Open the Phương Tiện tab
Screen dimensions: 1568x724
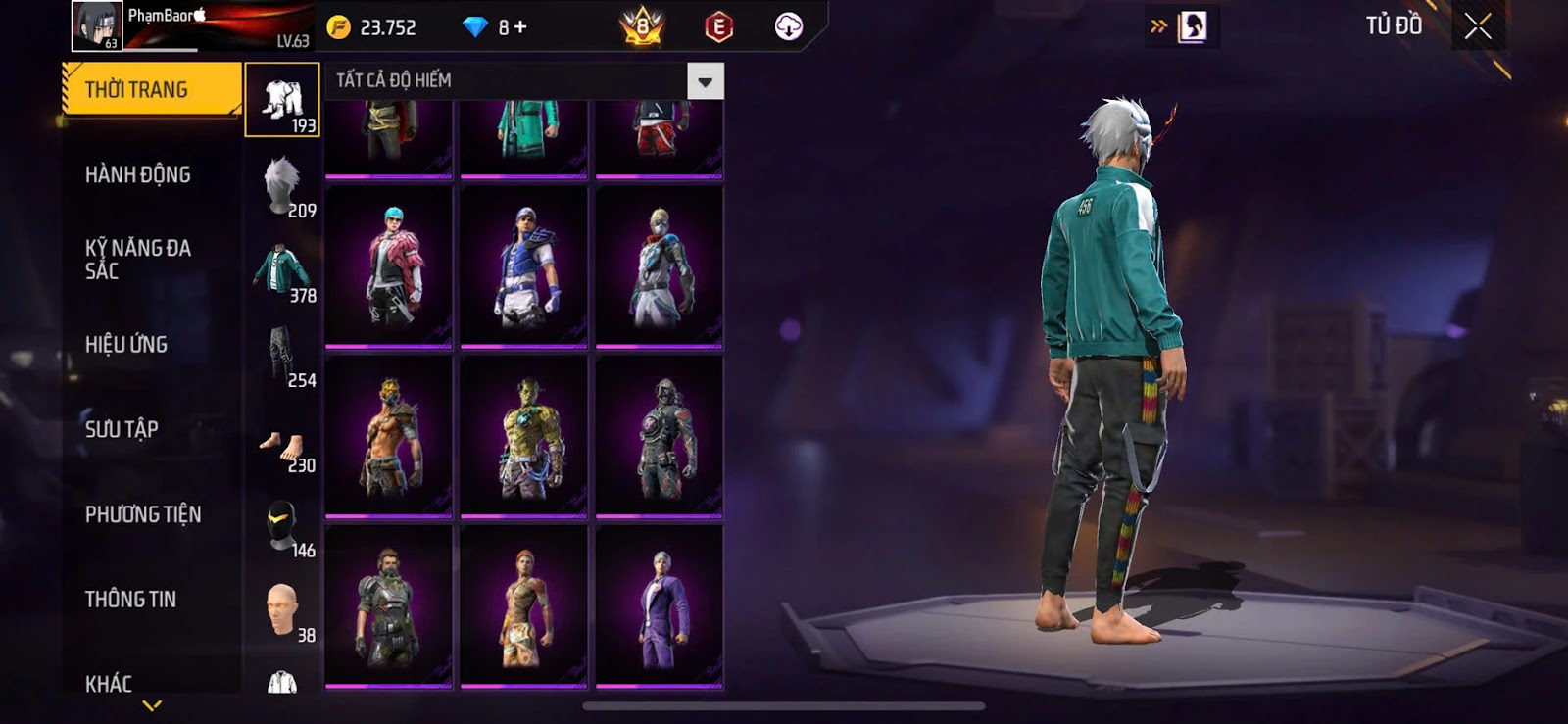(x=143, y=514)
